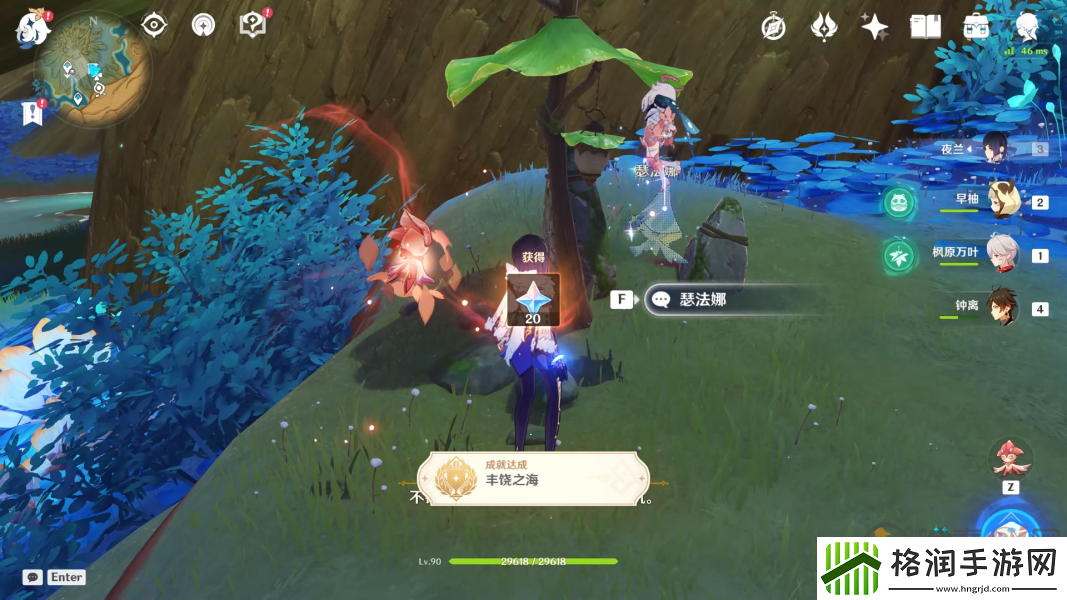Open the eye-shaped icon beside the minimap
Viewport: 1067px width, 600px height.
(x=153, y=25)
